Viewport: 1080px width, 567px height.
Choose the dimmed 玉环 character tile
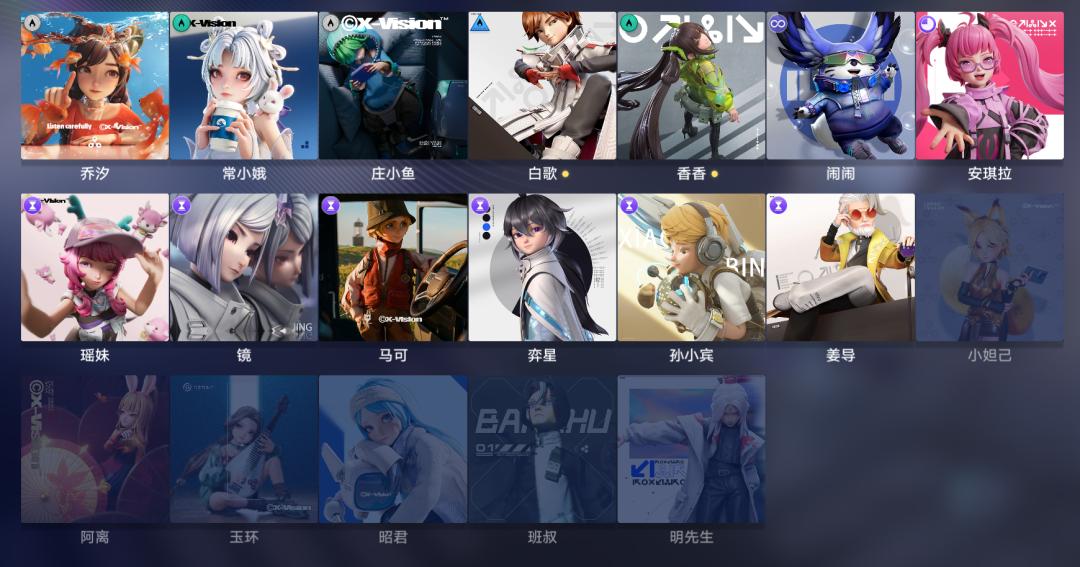[x=244, y=449]
